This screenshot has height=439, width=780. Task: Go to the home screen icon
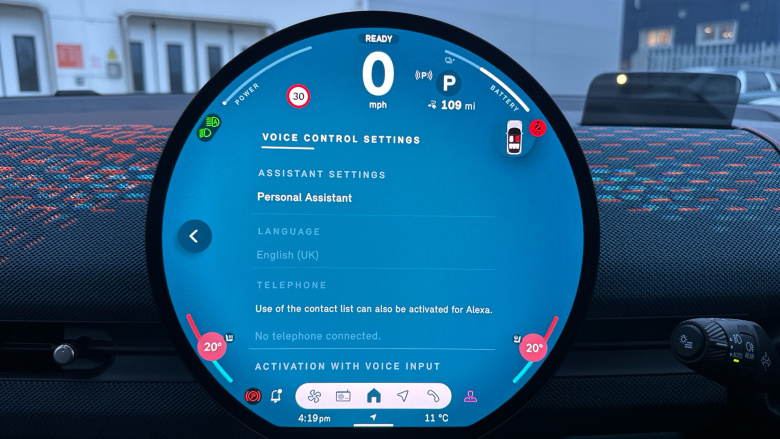point(373,396)
